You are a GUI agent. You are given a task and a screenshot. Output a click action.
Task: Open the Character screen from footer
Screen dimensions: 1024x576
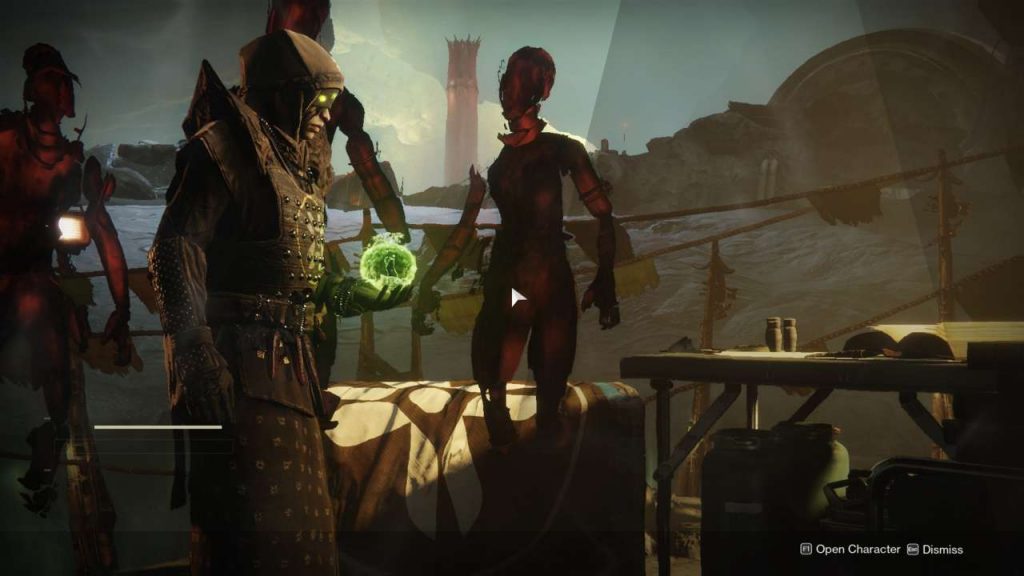(849, 549)
